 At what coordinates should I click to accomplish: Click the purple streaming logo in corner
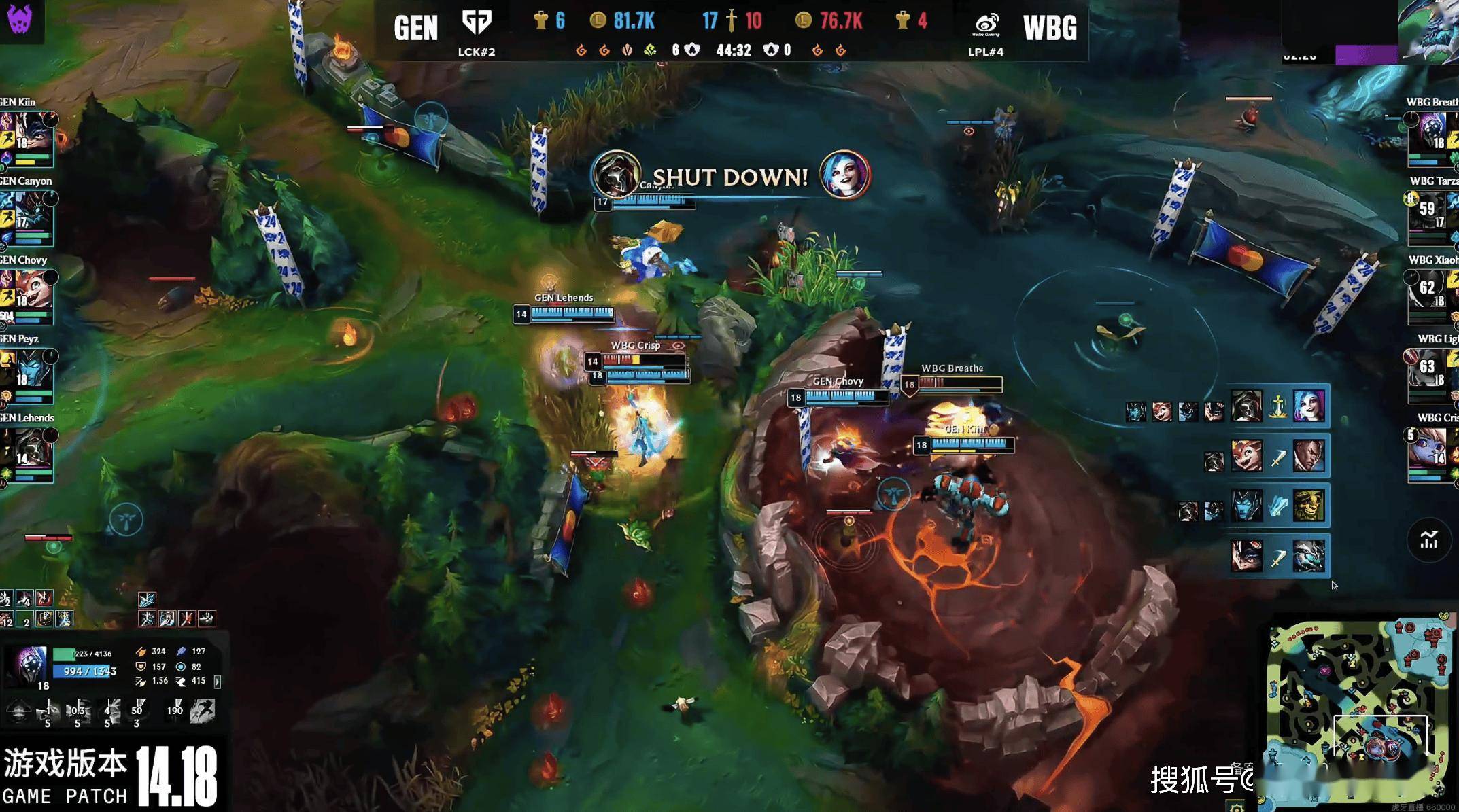[20, 18]
